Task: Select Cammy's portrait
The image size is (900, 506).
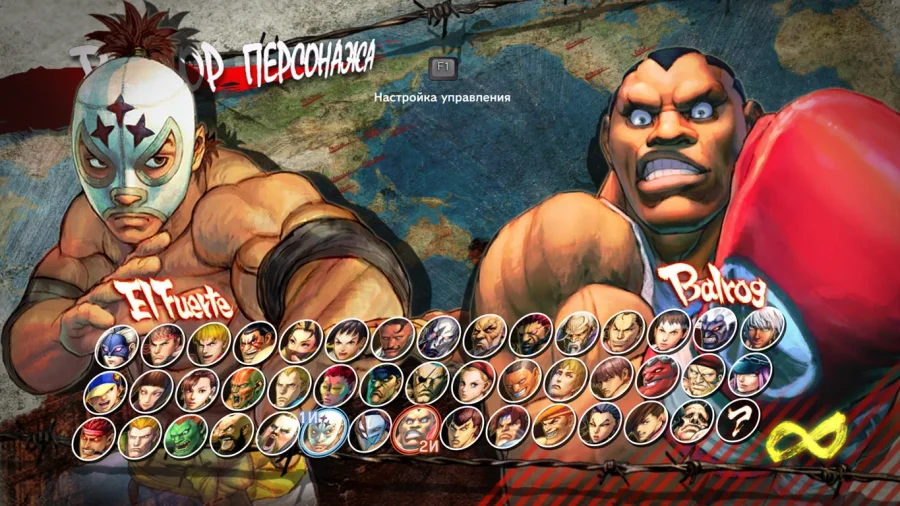Action: point(473,381)
